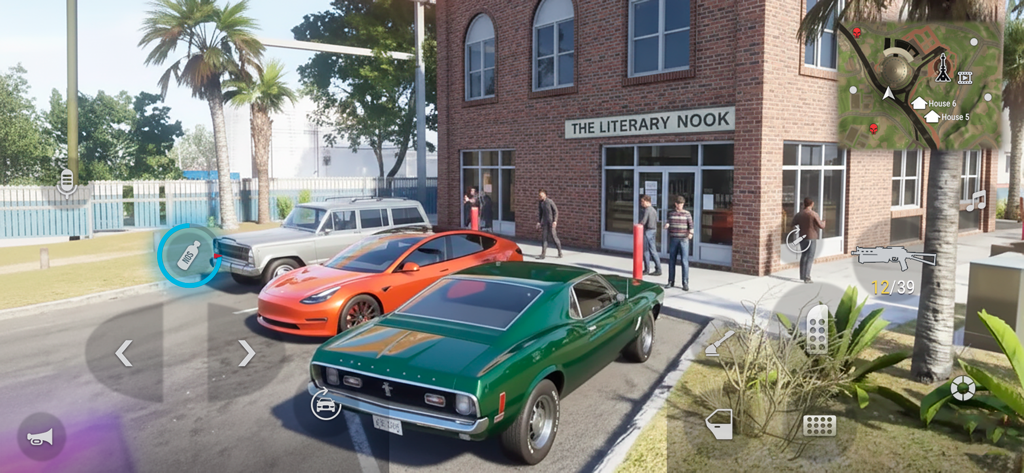Select the assault rifle weapon
Viewport: 1024px width, 473px height.
point(893,258)
